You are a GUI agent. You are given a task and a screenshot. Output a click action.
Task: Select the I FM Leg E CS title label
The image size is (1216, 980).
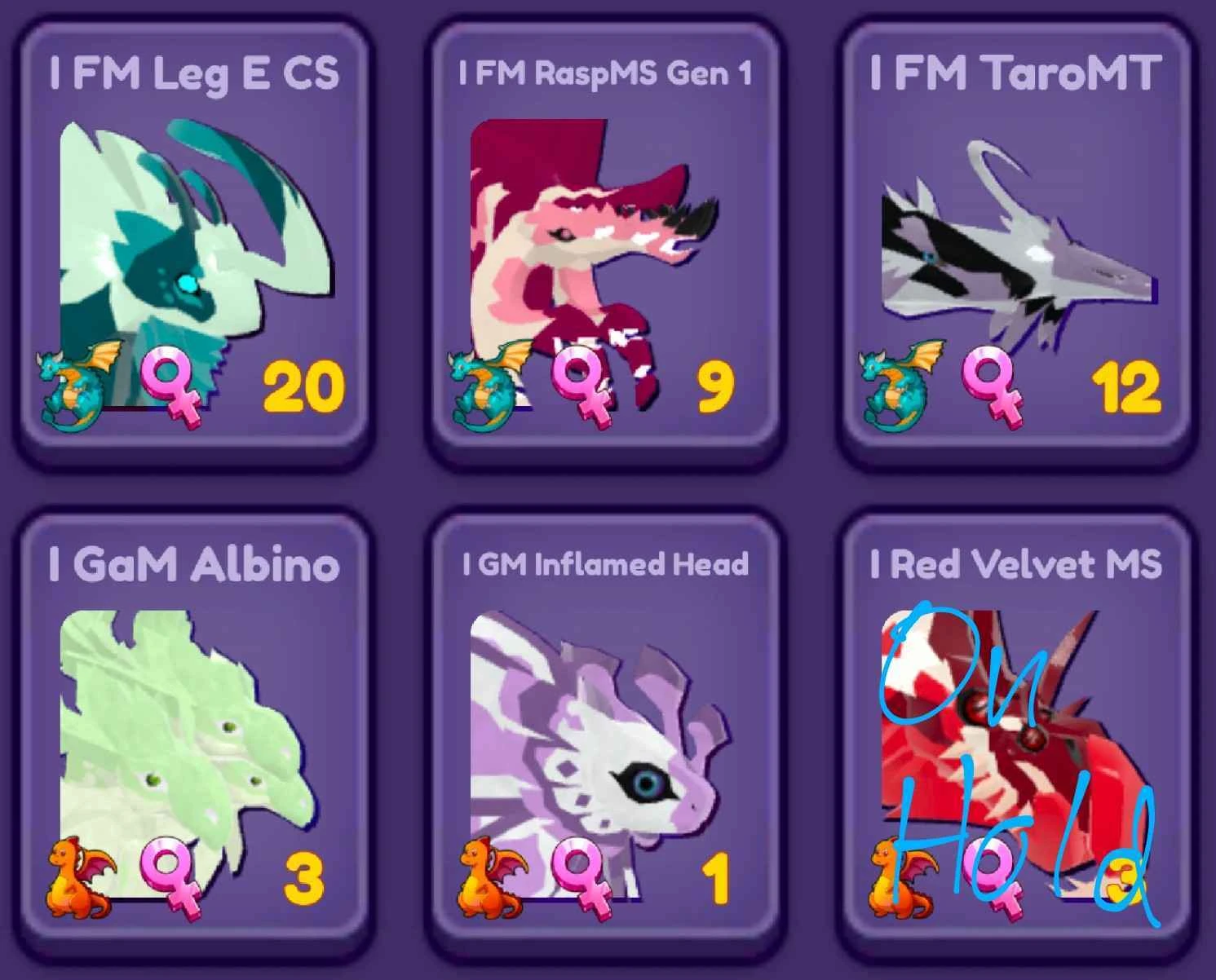196,72
